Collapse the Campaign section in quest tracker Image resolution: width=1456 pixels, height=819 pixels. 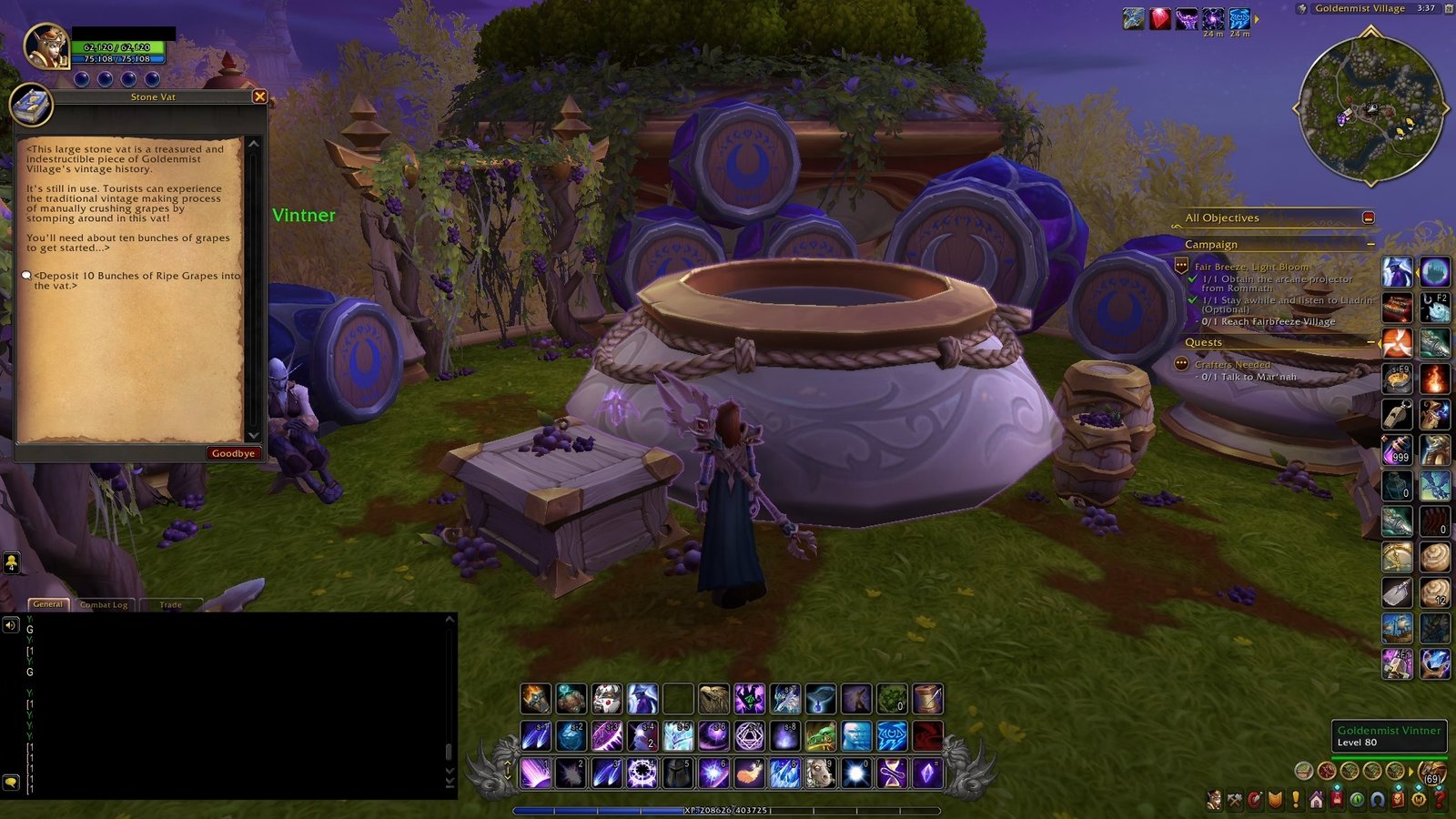[1370, 244]
